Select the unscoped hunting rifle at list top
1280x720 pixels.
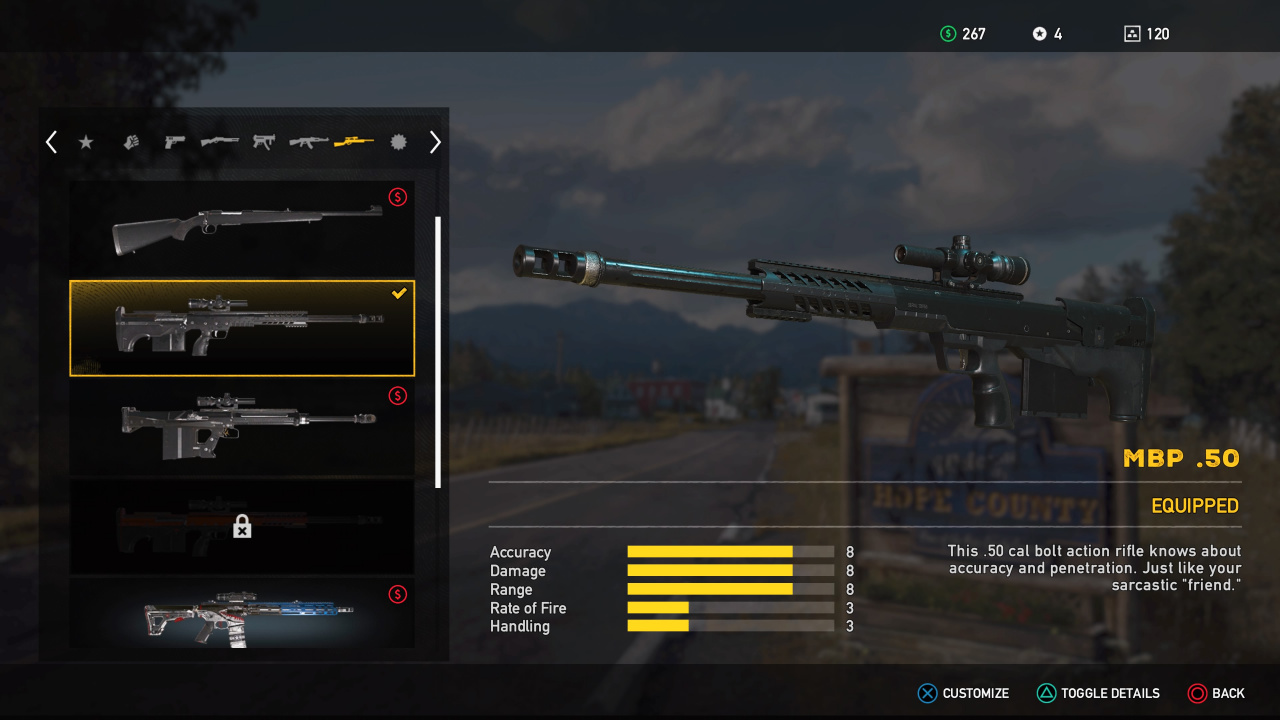point(242,229)
